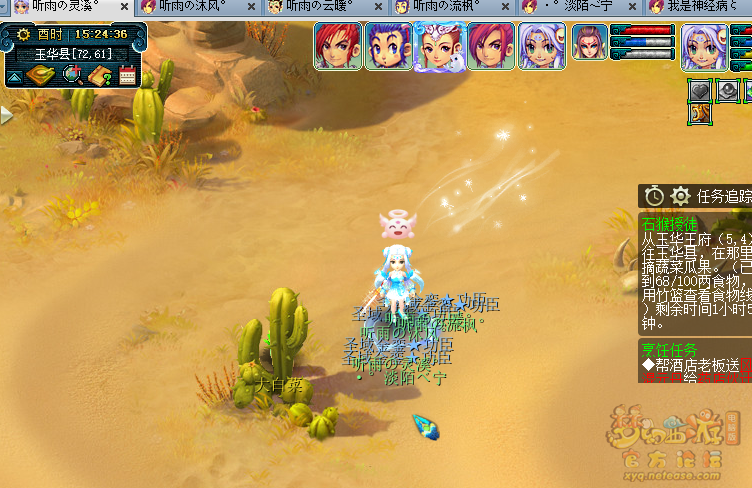Select the blue-haired team member portrait
Viewport: 752px width, 488px height.
[388, 46]
